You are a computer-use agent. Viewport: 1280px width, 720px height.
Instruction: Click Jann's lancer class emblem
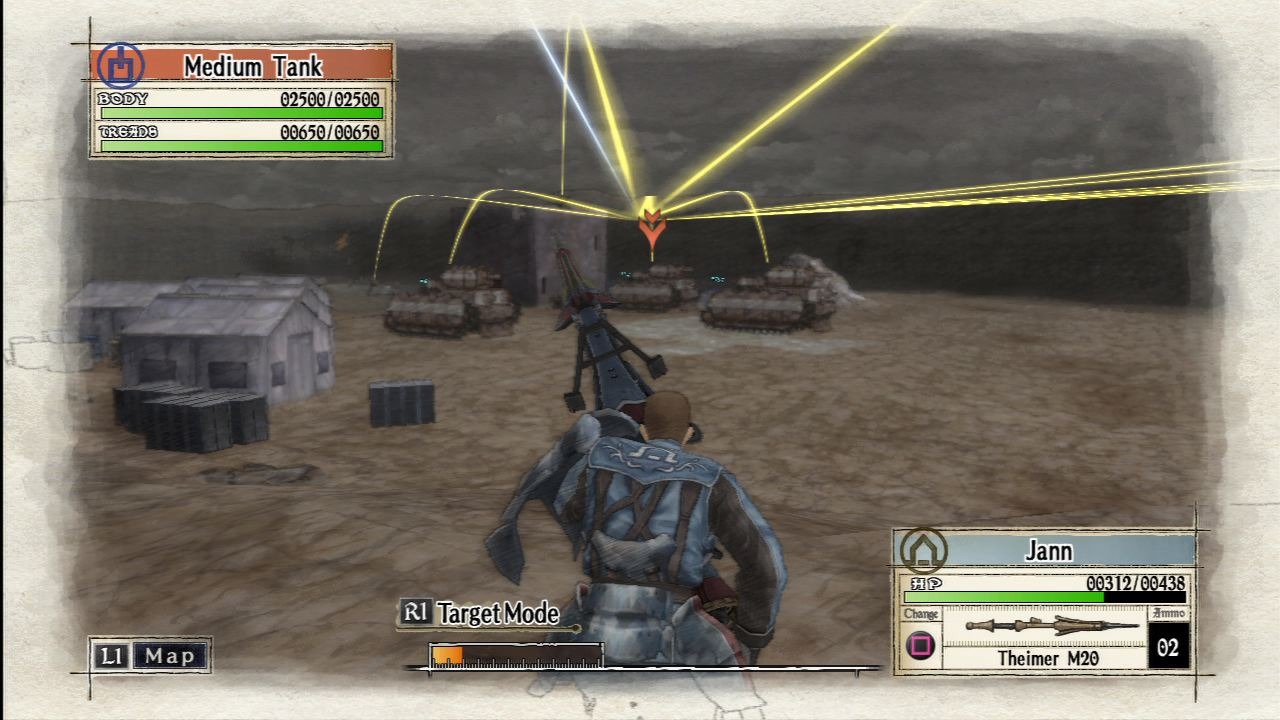(x=922, y=550)
